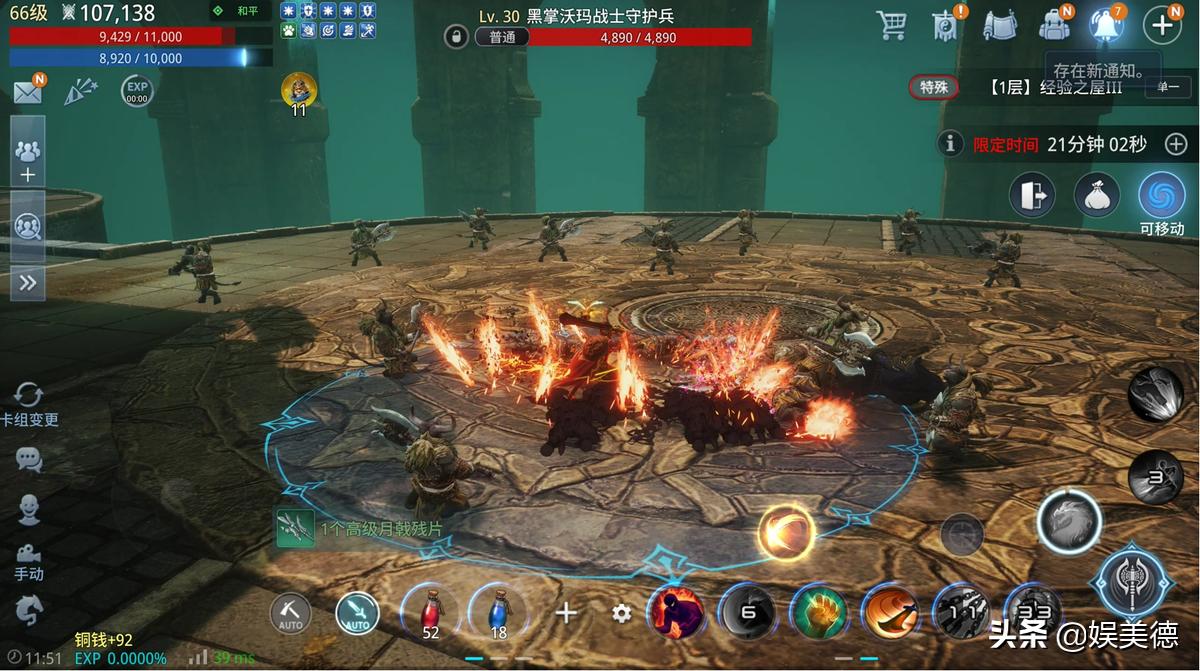Open the loot bag button
The image size is (1200, 671).
click(1097, 195)
